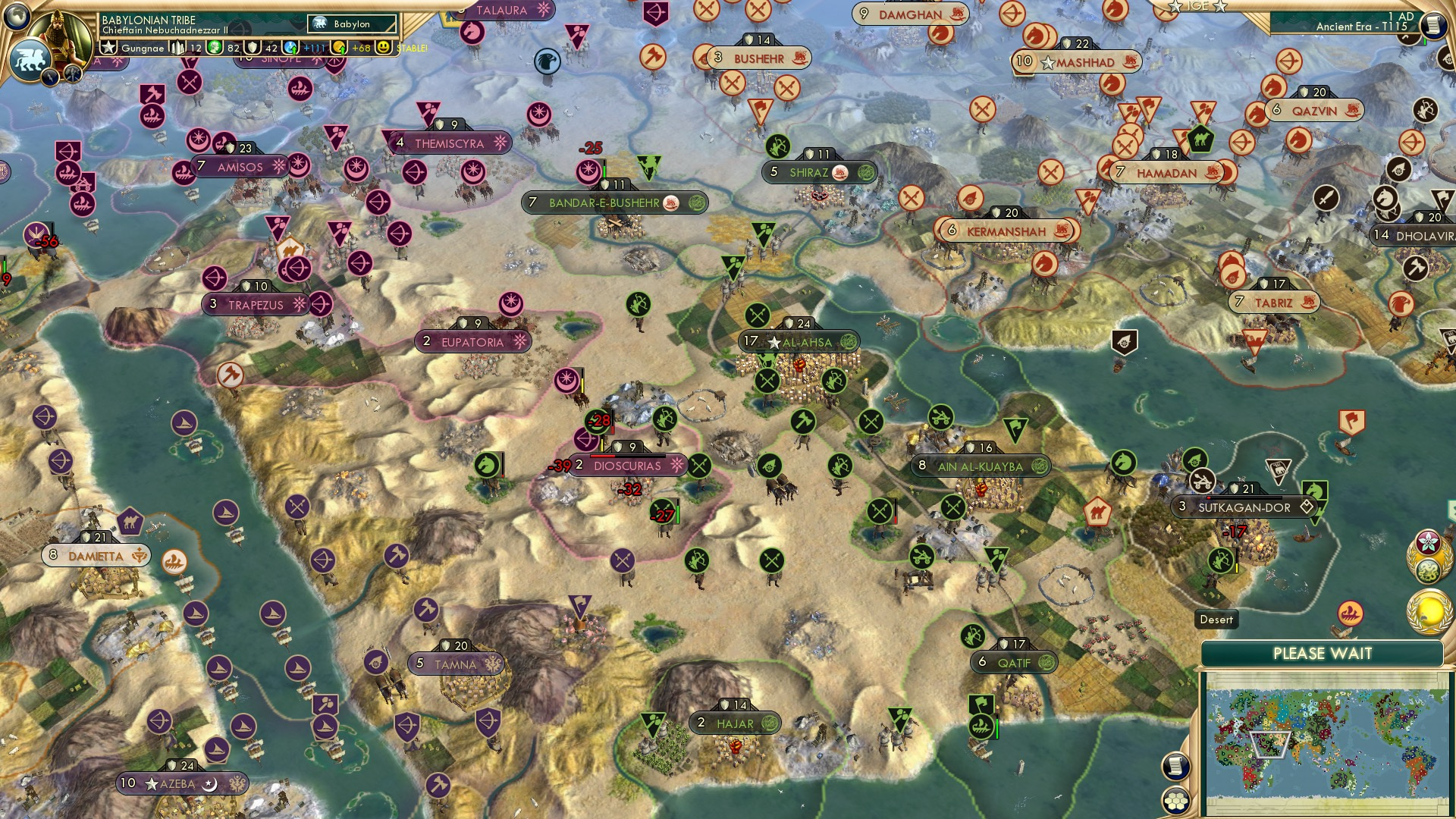Click the flower natural wonder medallion

(x=1429, y=541)
